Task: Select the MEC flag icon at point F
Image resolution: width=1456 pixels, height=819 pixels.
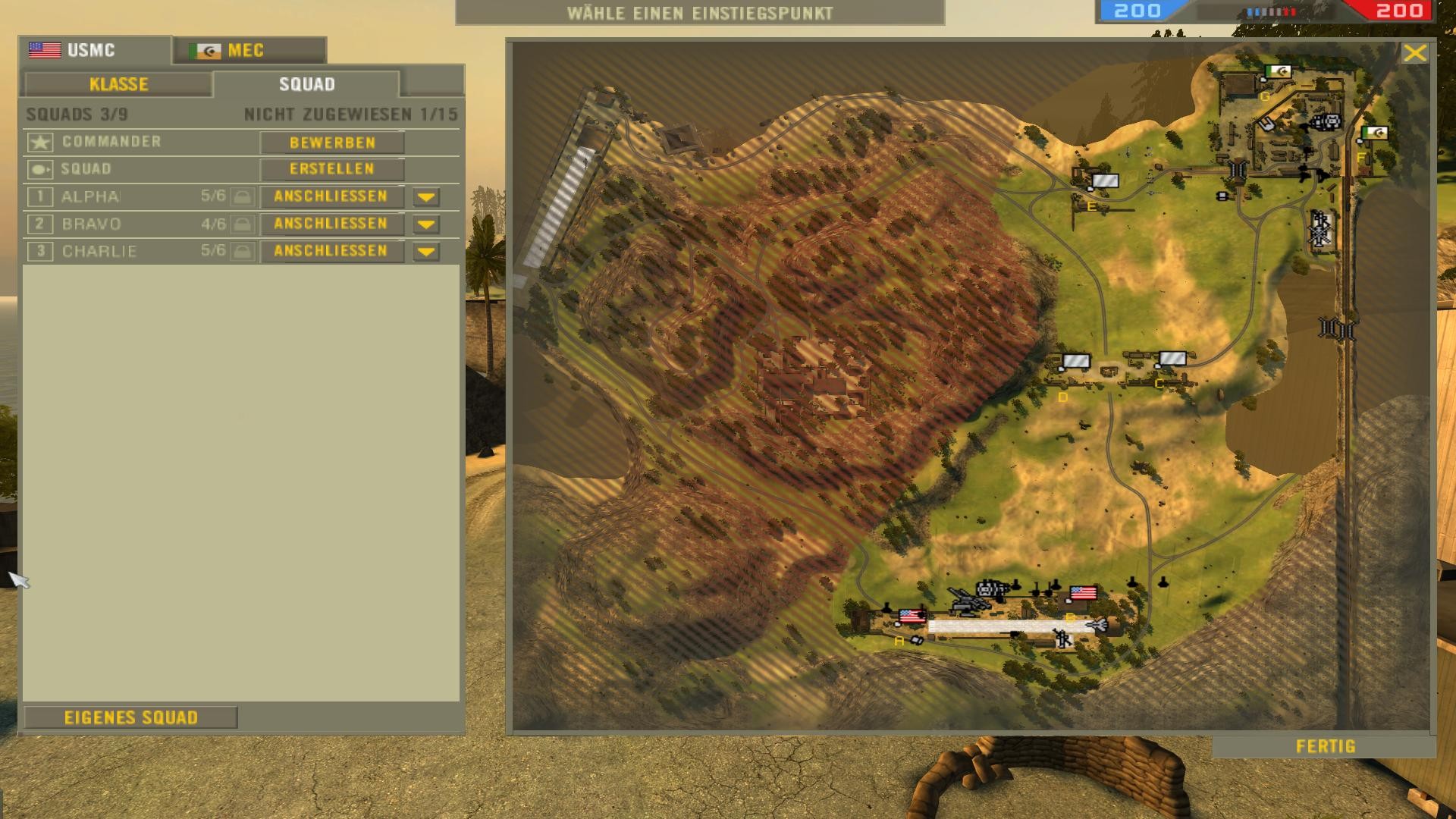Action: point(1375,133)
